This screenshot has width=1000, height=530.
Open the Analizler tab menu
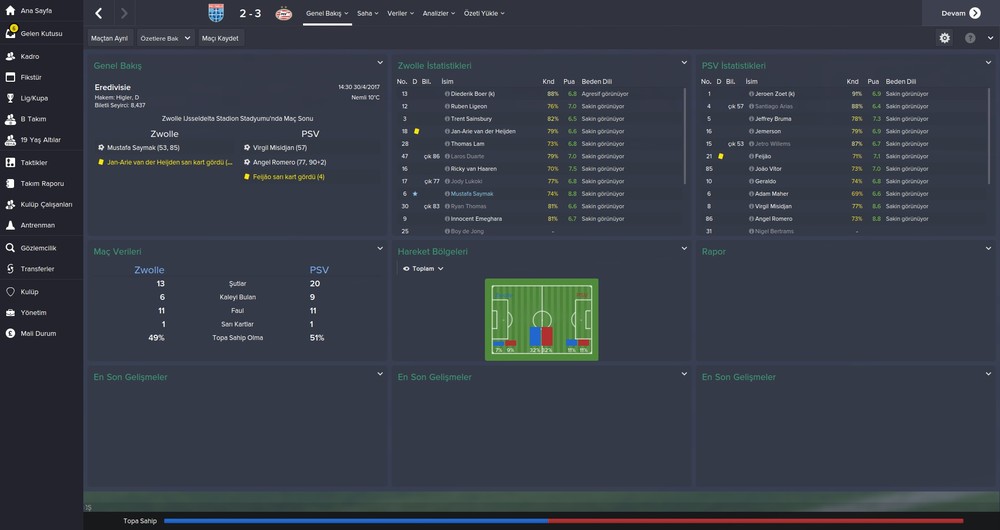(x=438, y=13)
